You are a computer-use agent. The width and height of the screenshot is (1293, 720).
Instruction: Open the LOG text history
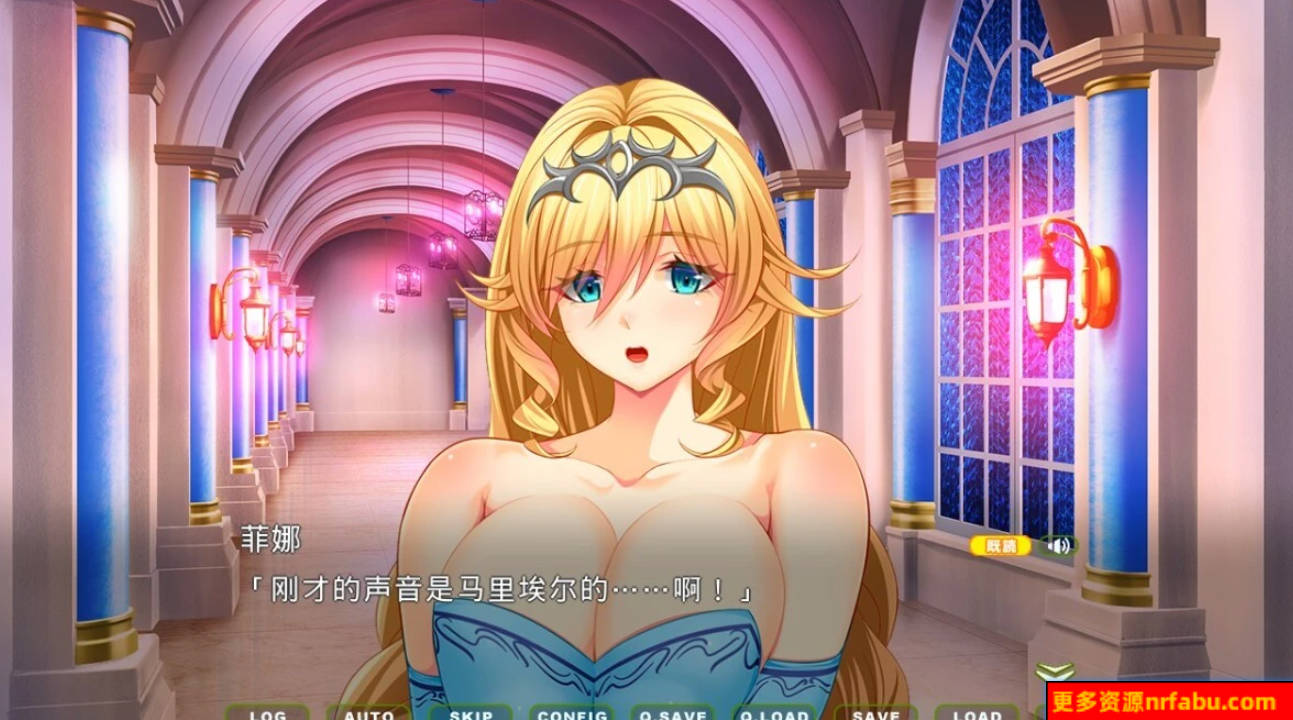[268, 714]
